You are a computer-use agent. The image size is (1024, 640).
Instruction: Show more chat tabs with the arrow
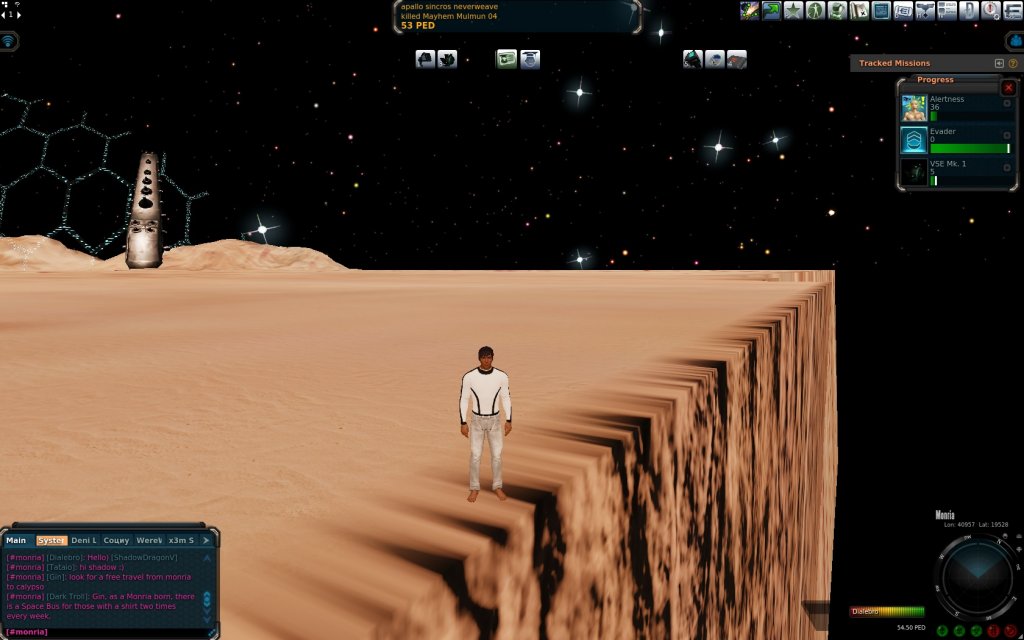(206, 540)
